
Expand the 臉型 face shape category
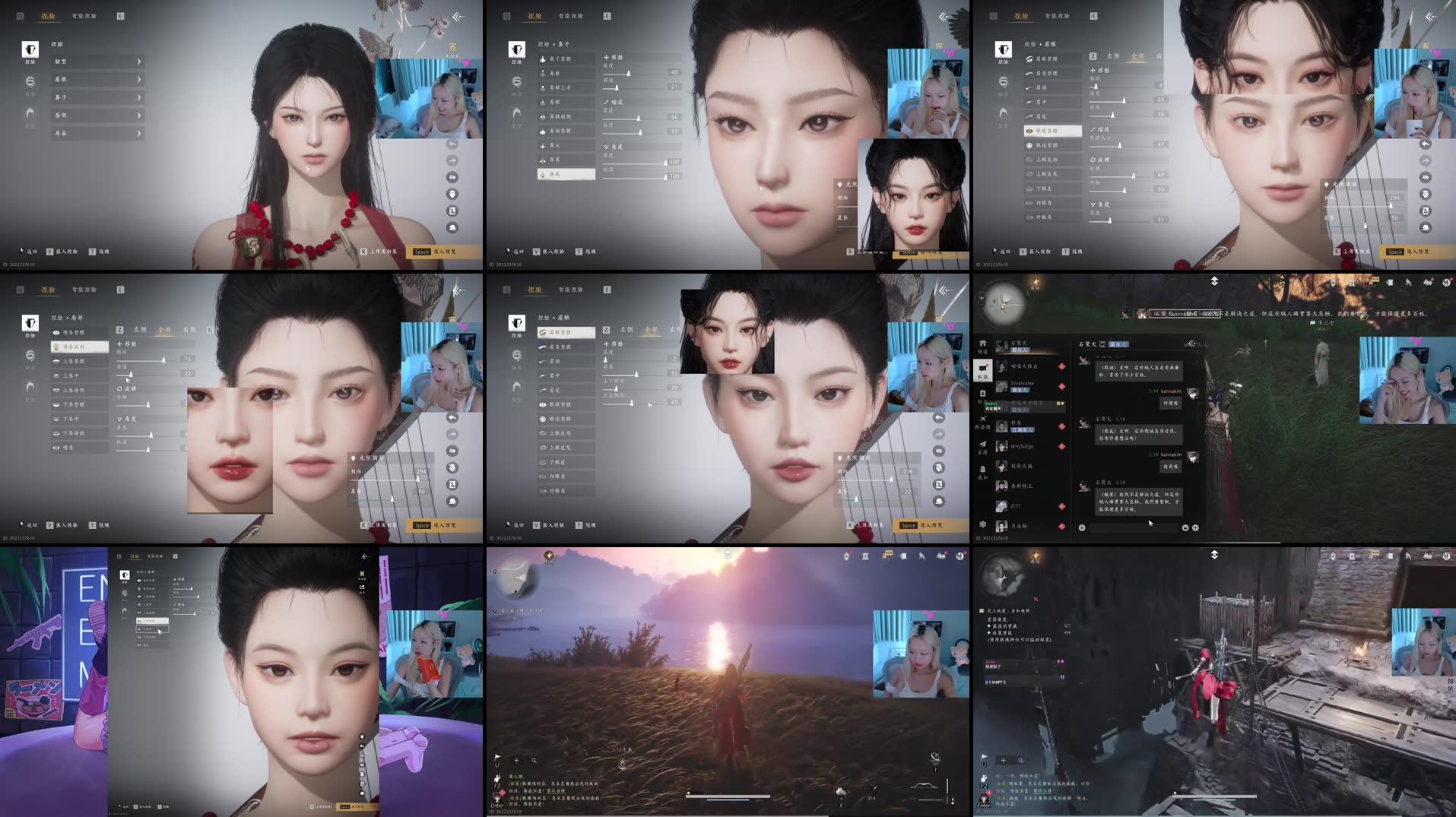(99, 62)
